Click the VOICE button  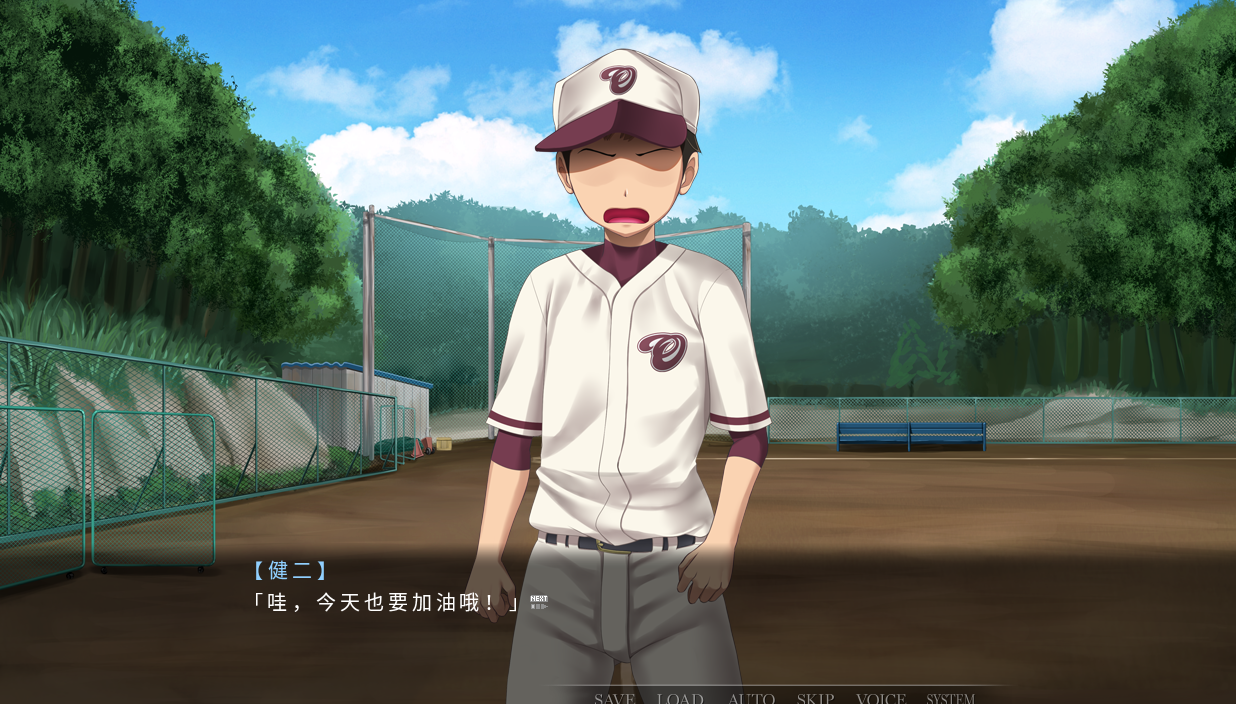(x=881, y=698)
